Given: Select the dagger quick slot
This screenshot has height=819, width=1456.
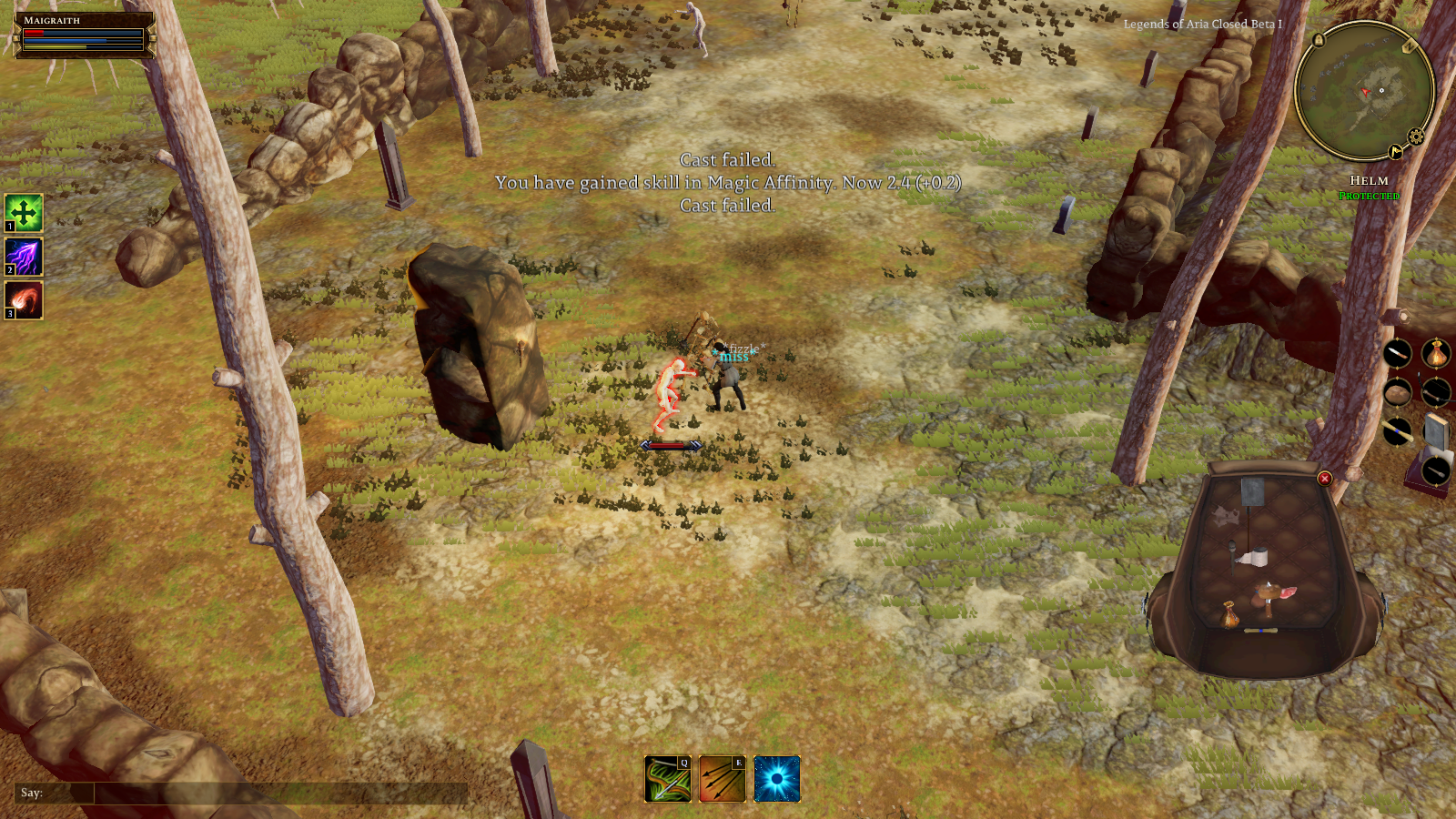Looking at the screenshot, I should (1397, 353).
